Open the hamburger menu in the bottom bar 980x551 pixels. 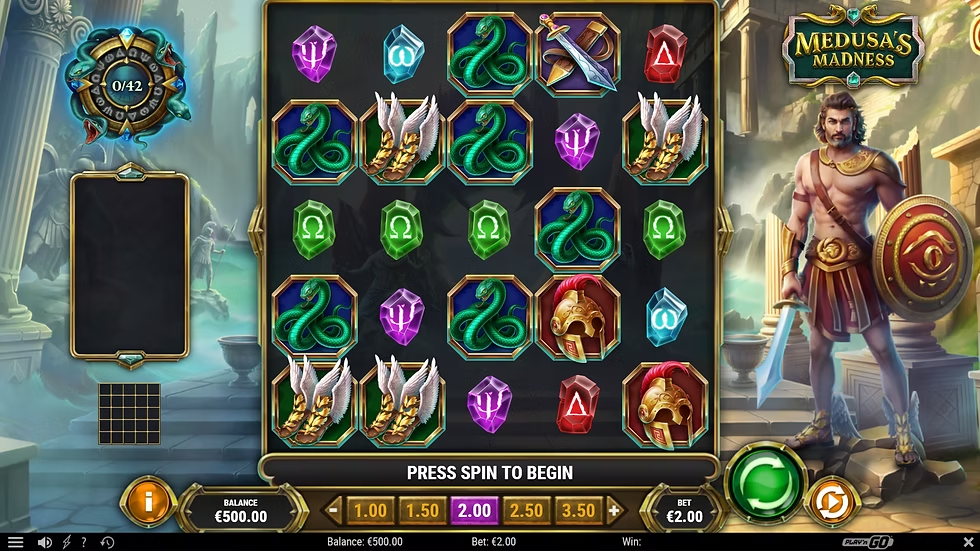15,542
